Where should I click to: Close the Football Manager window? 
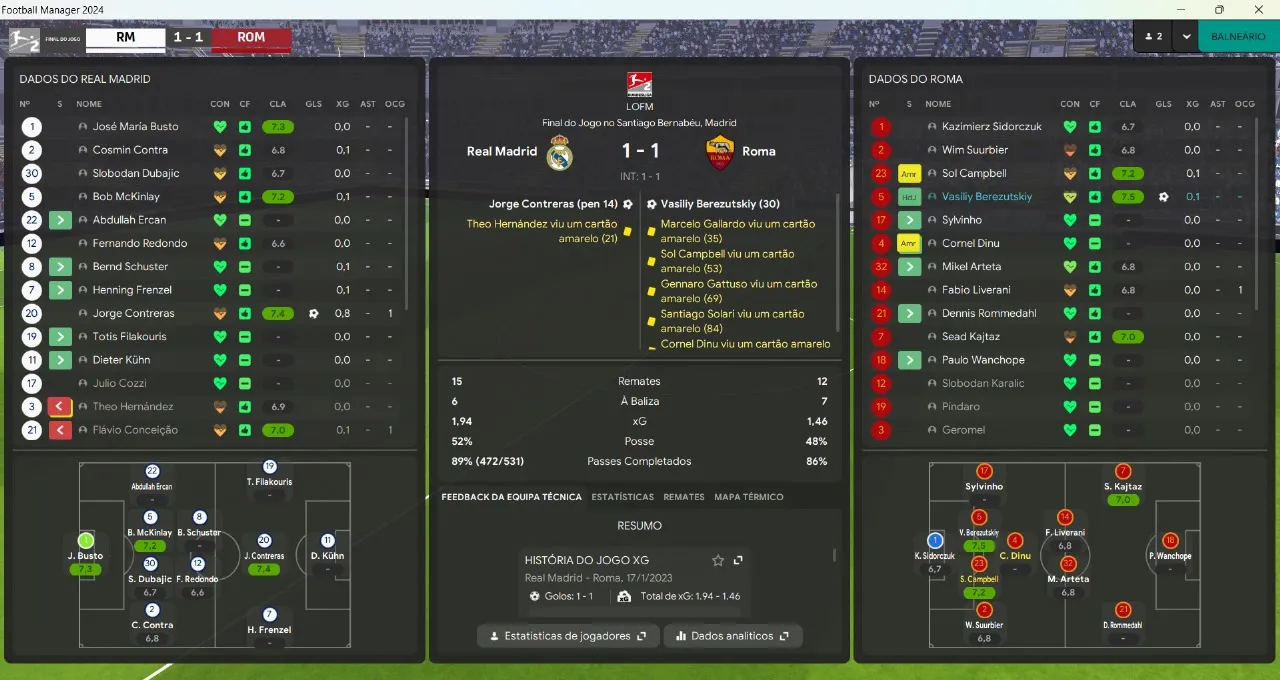click(x=1257, y=10)
